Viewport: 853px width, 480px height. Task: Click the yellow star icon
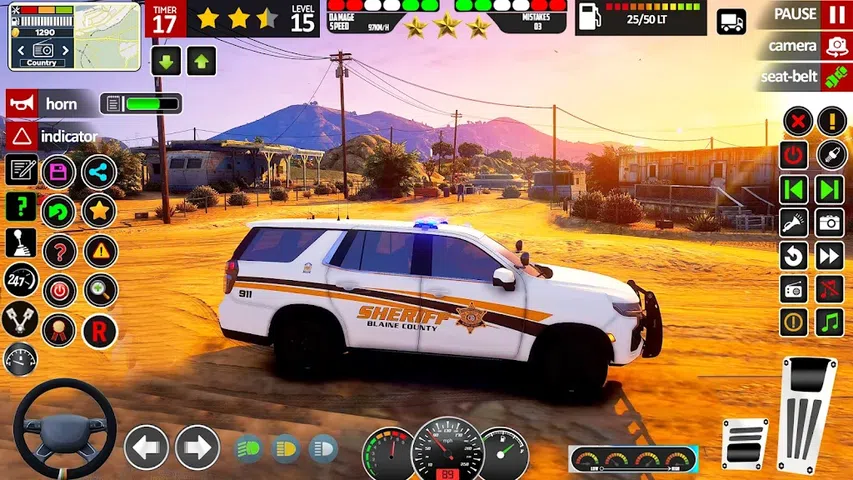(x=99, y=210)
